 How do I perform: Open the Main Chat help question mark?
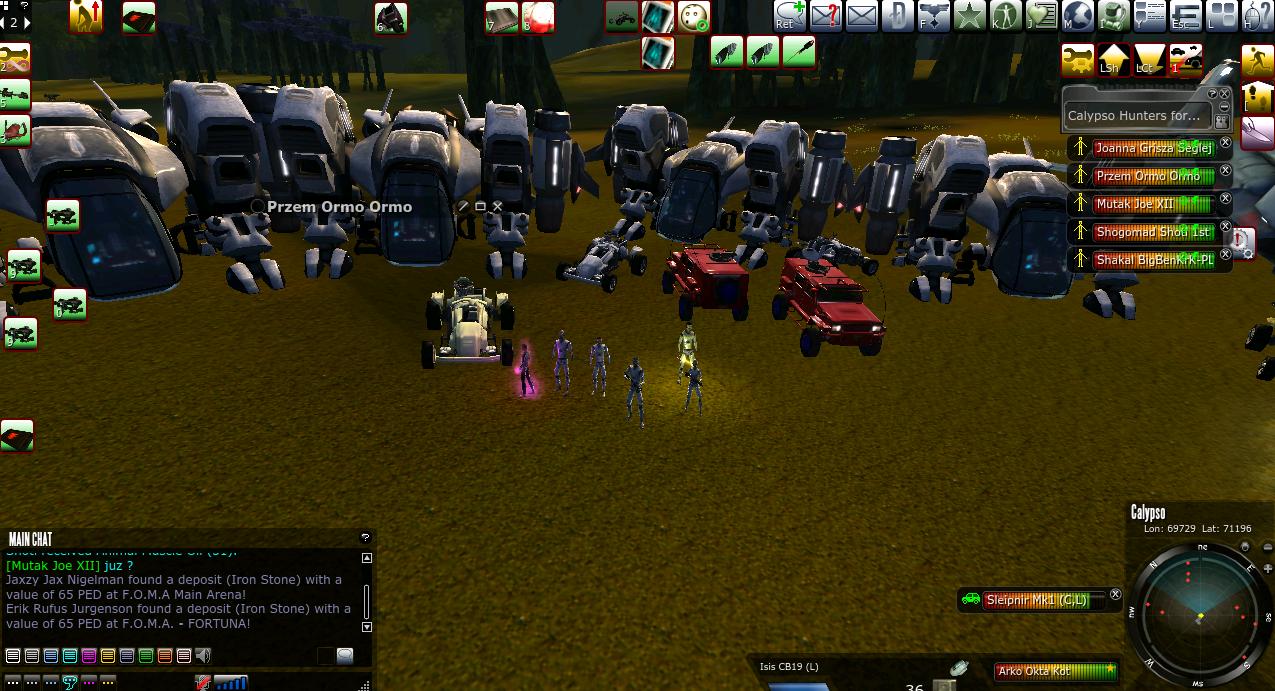pos(365,538)
